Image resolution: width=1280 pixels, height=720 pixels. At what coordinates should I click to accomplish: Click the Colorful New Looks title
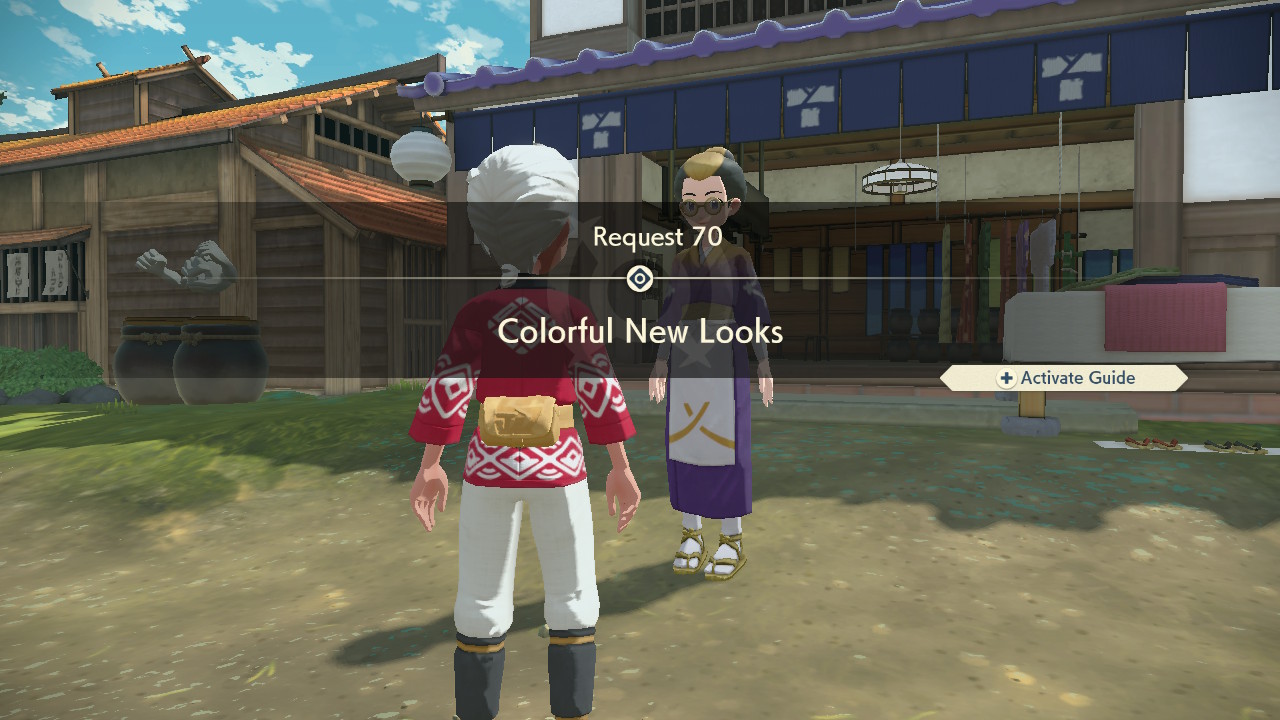click(639, 333)
